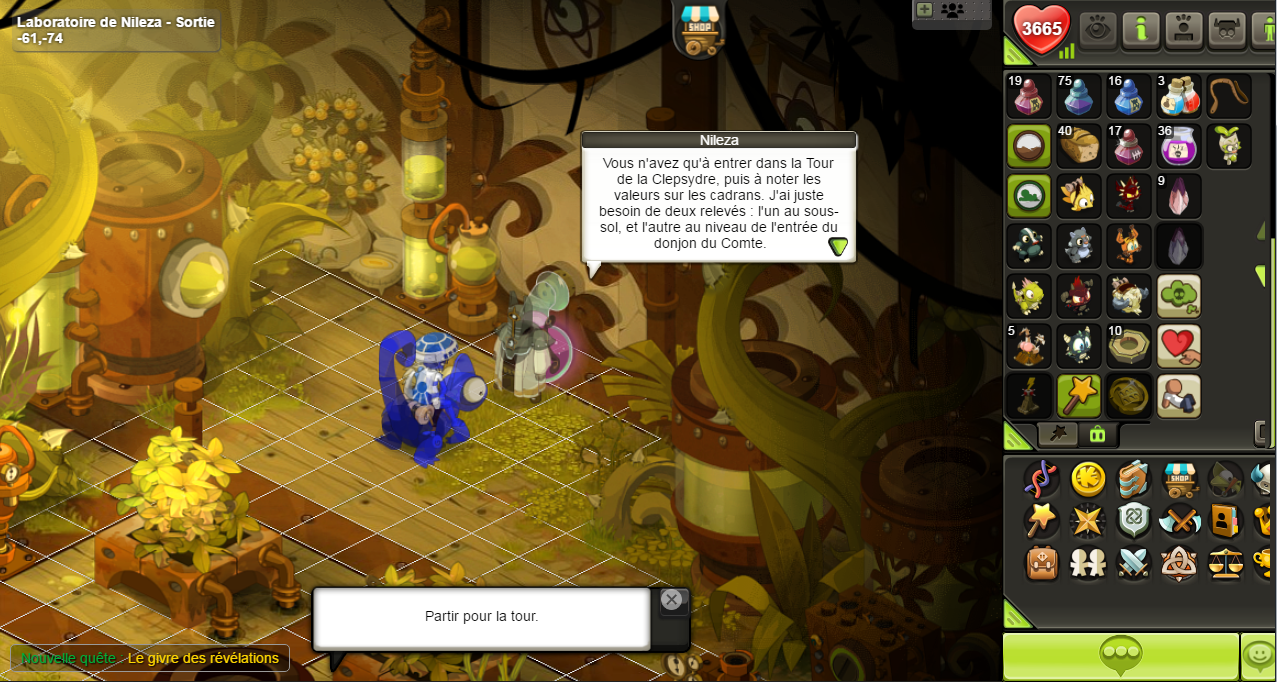Click the green info "i" button
The height and width of the screenshot is (682, 1277).
(1141, 30)
